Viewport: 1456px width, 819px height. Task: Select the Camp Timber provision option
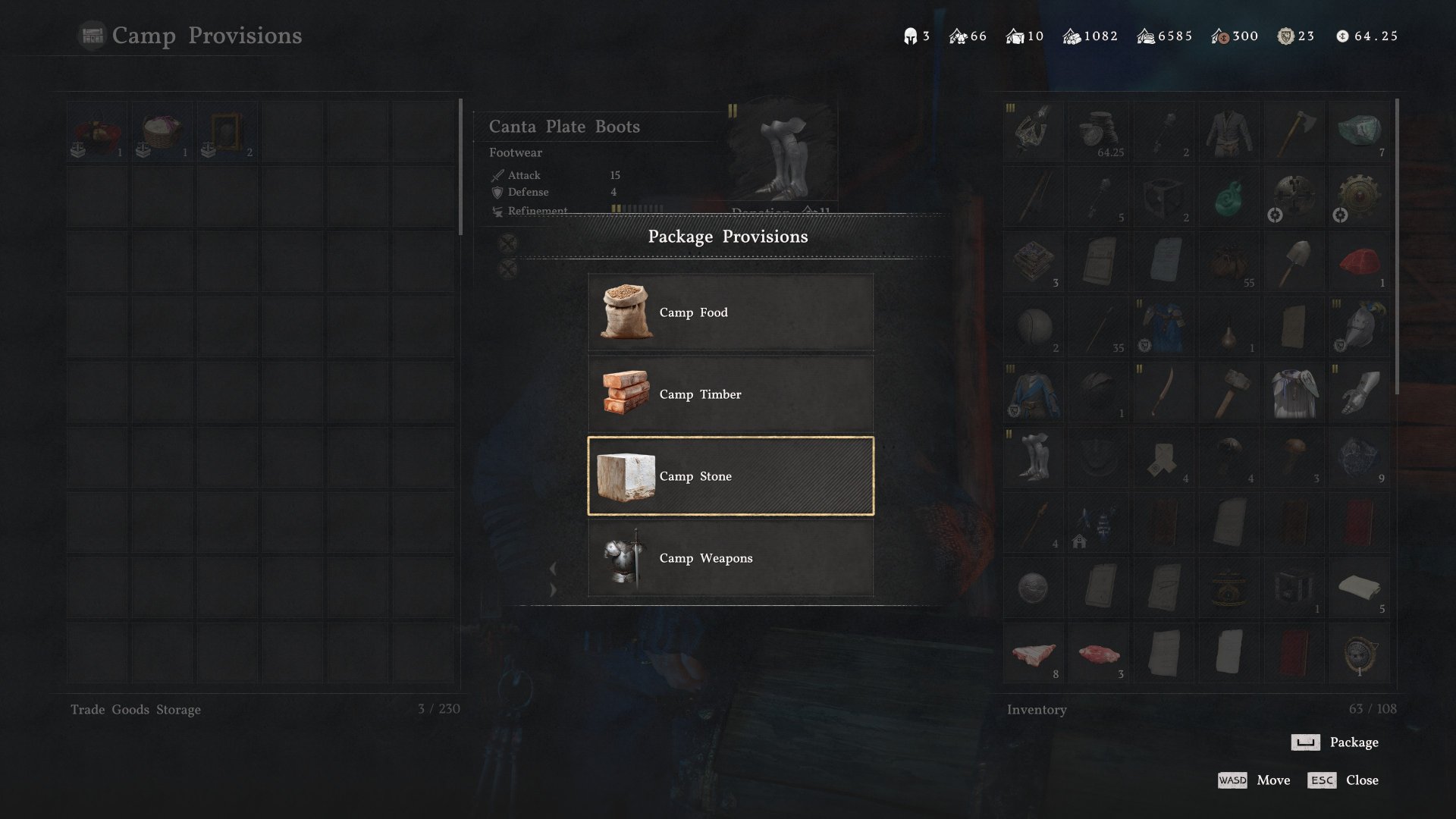coord(730,394)
